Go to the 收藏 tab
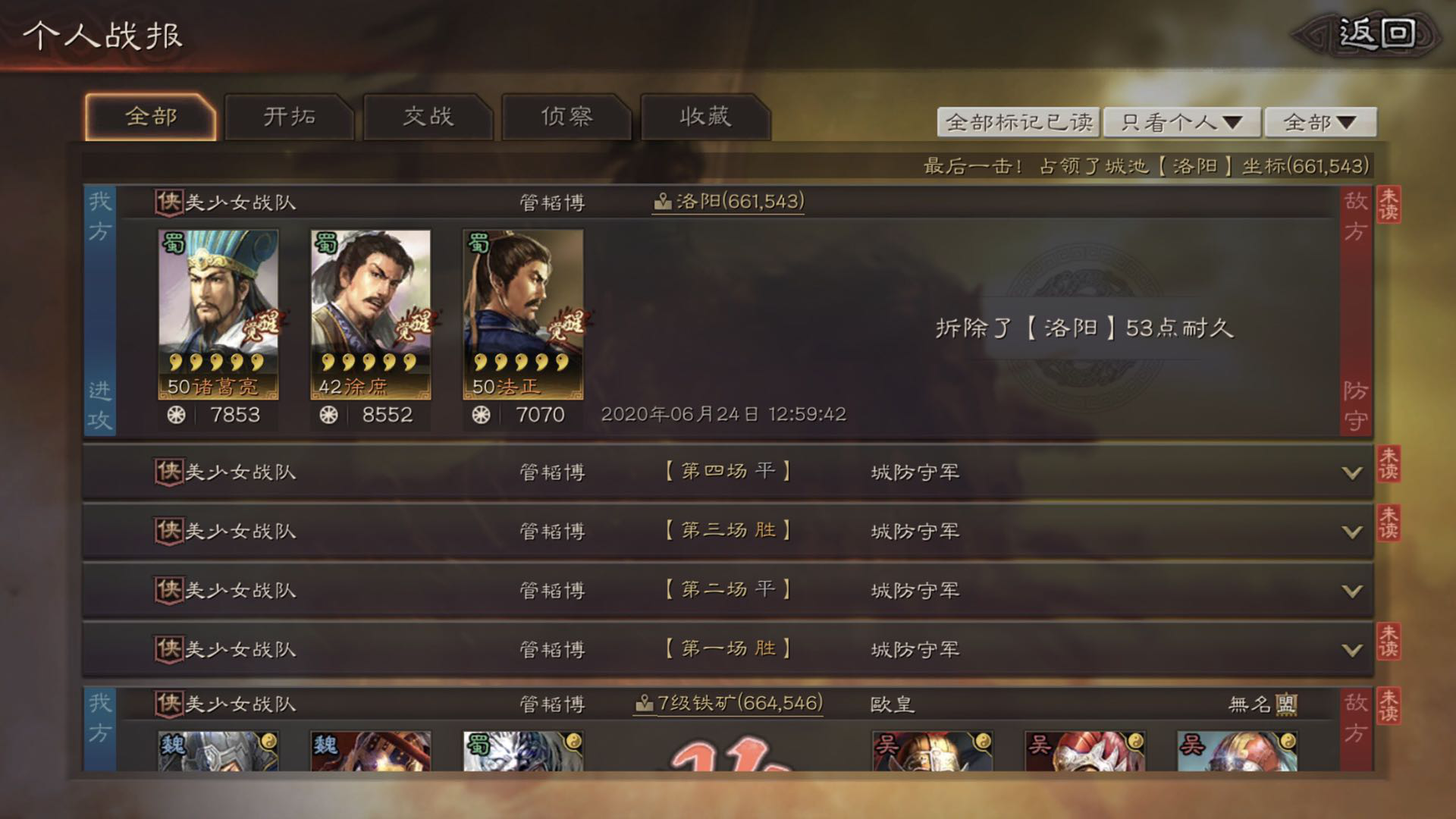This screenshot has height=819, width=1456. click(705, 117)
